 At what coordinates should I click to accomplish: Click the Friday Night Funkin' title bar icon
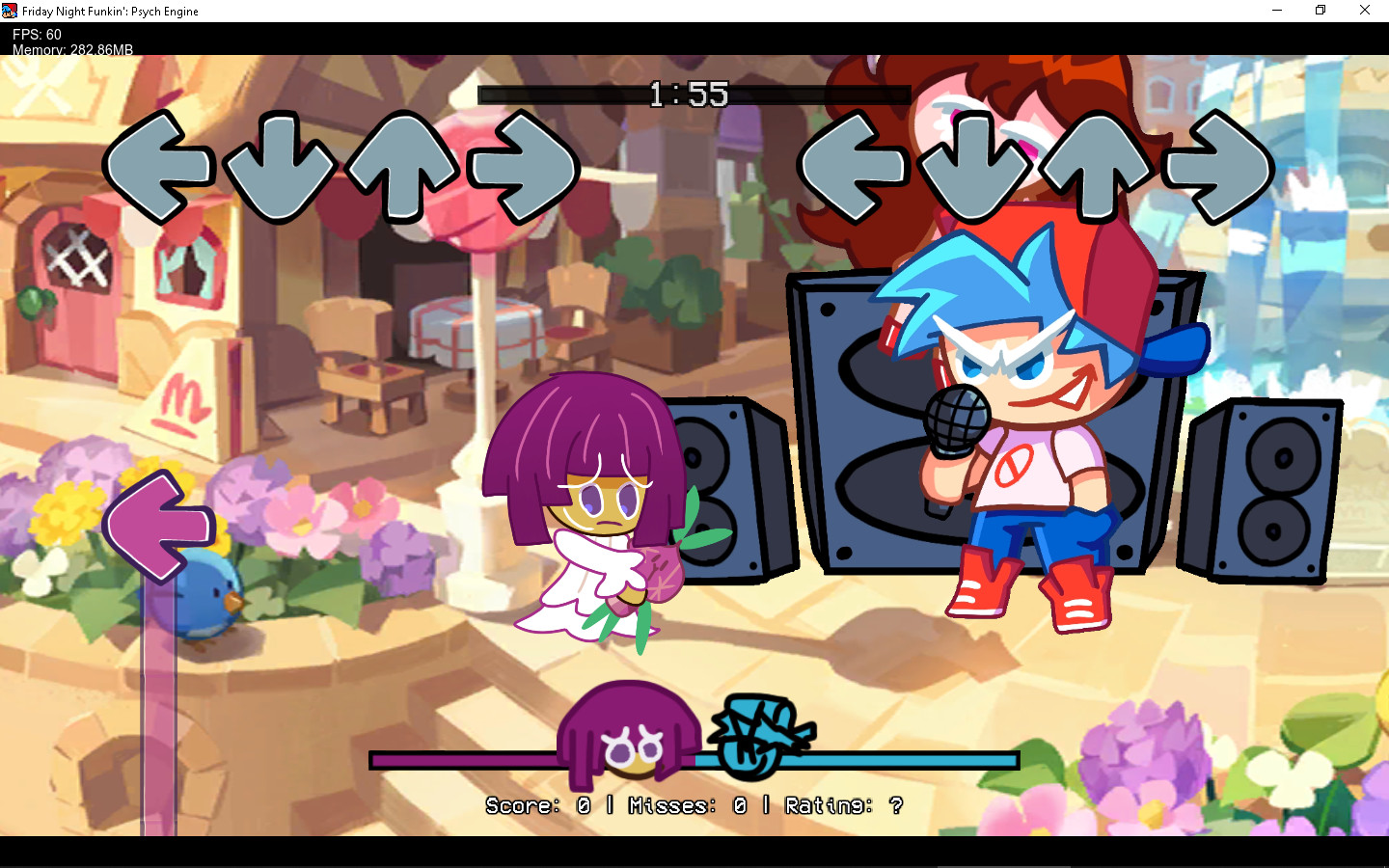pos(10,10)
